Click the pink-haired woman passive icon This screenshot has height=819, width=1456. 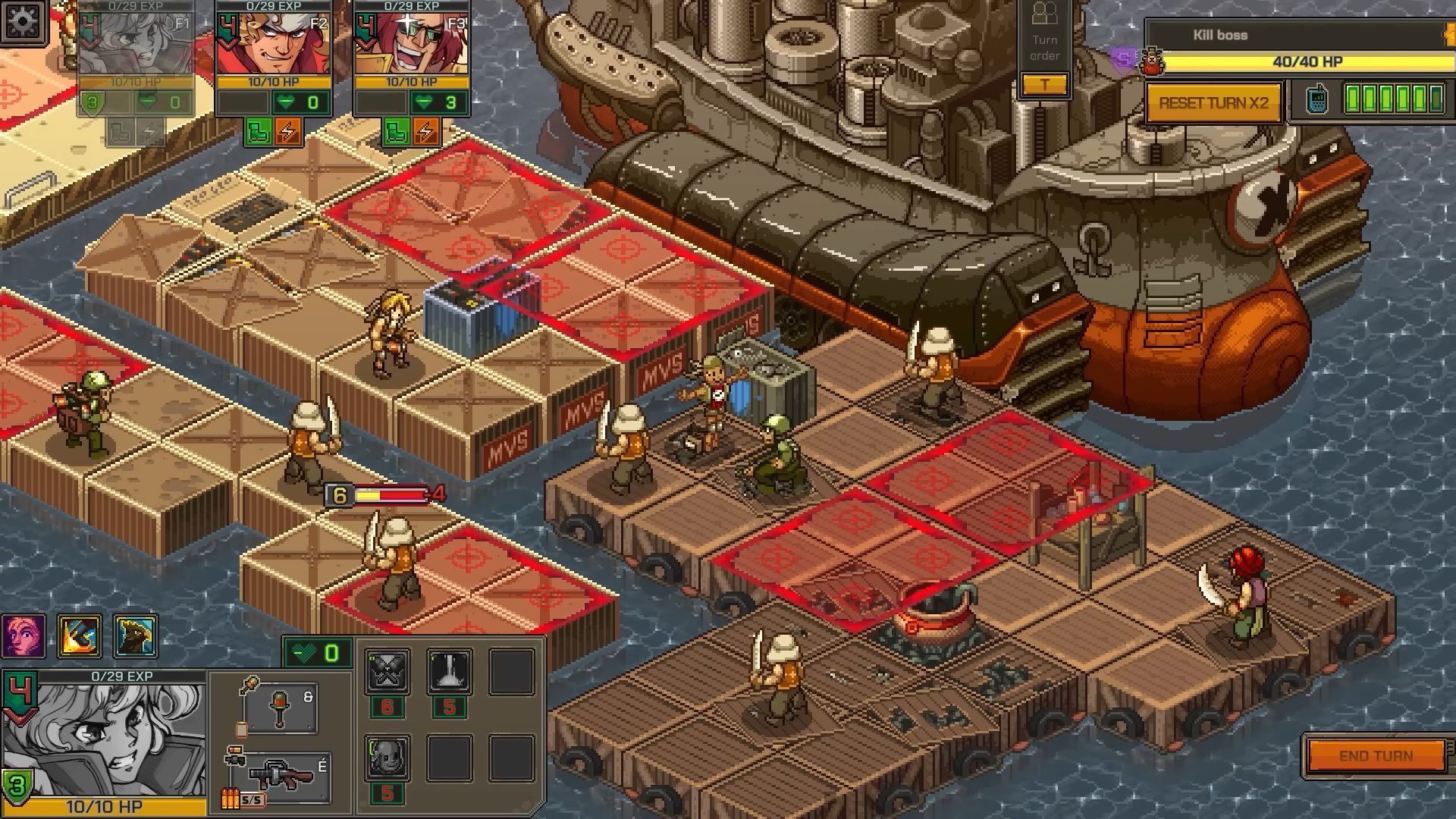24,635
